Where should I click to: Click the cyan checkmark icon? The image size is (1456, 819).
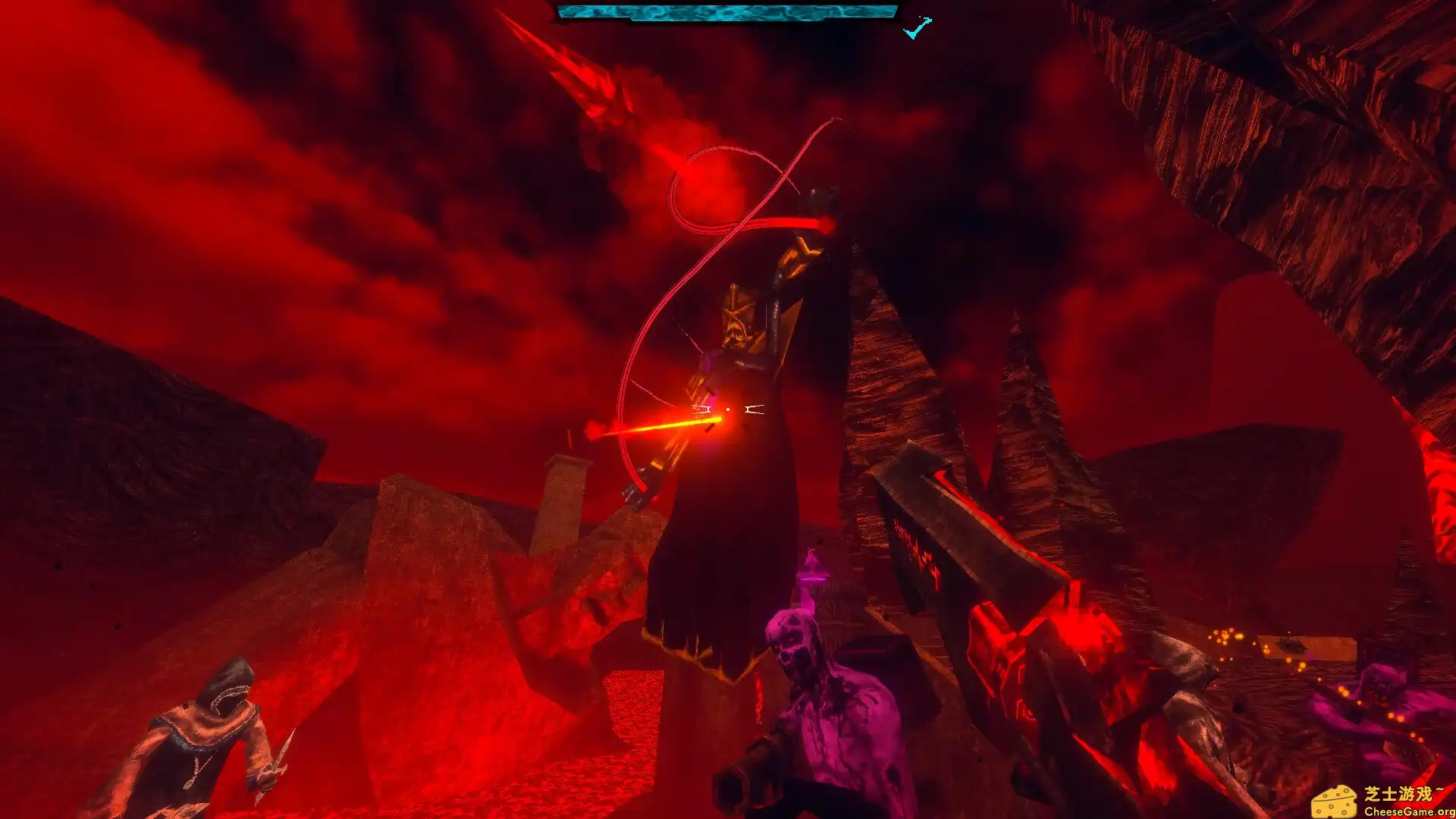pyautogui.click(x=917, y=29)
